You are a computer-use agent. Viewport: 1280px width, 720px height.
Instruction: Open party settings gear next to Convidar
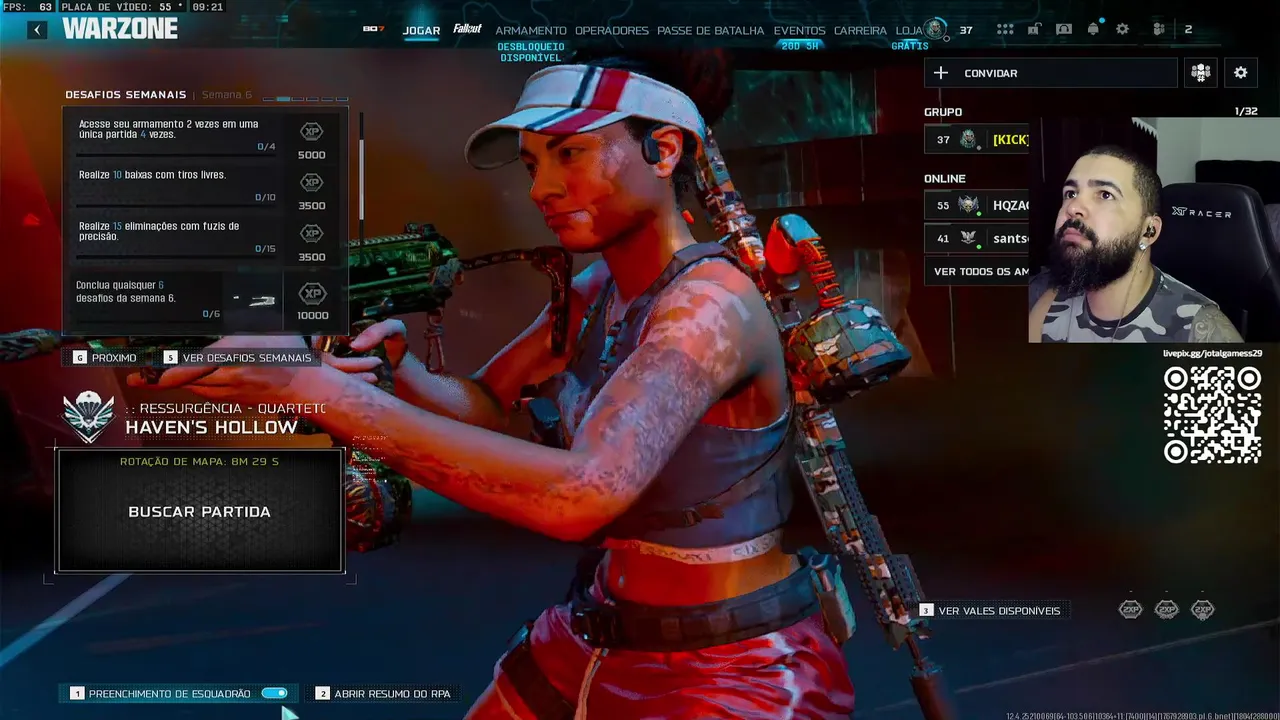click(x=1240, y=73)
